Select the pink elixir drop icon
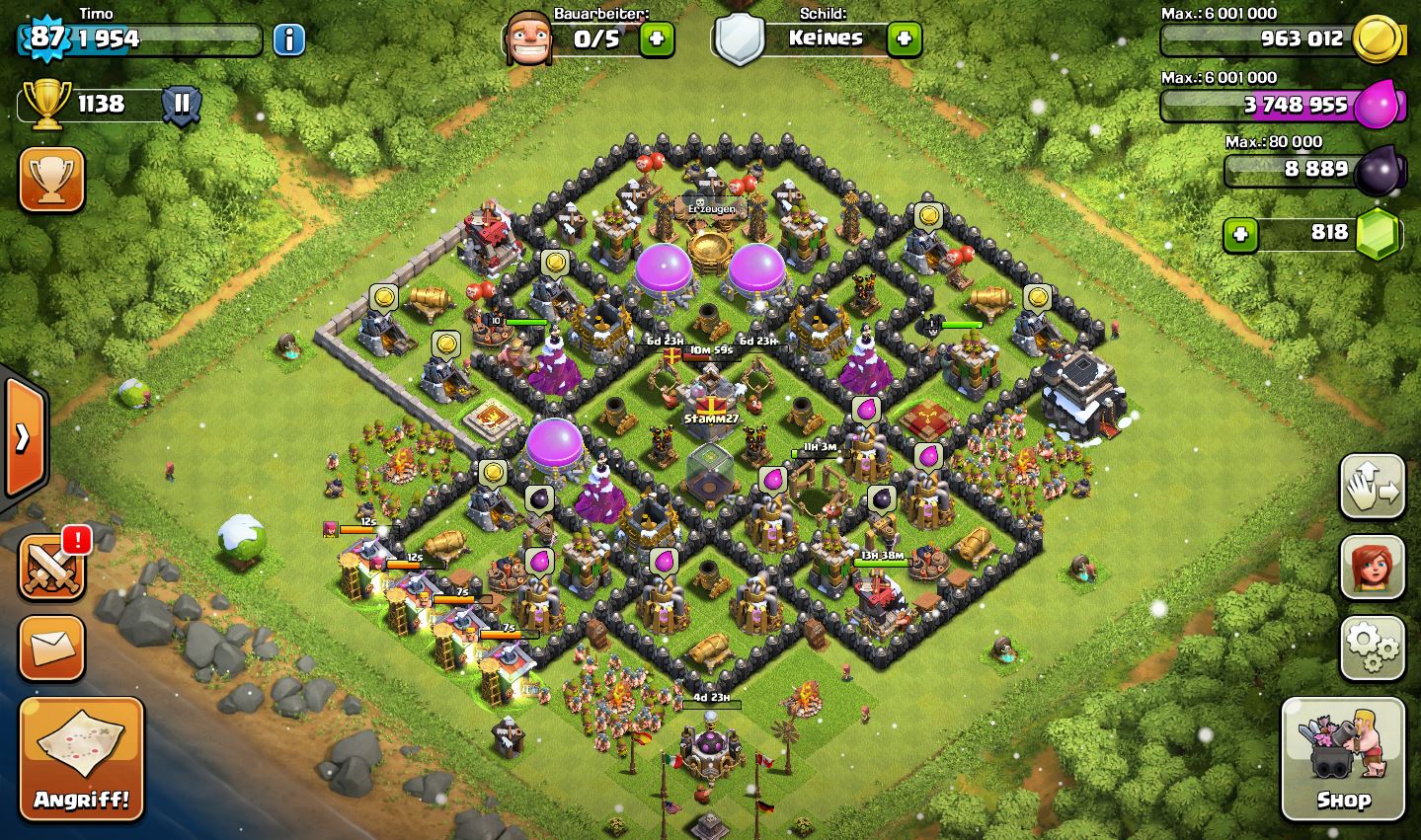The image size is (1421, 840). pos(1378,104)
